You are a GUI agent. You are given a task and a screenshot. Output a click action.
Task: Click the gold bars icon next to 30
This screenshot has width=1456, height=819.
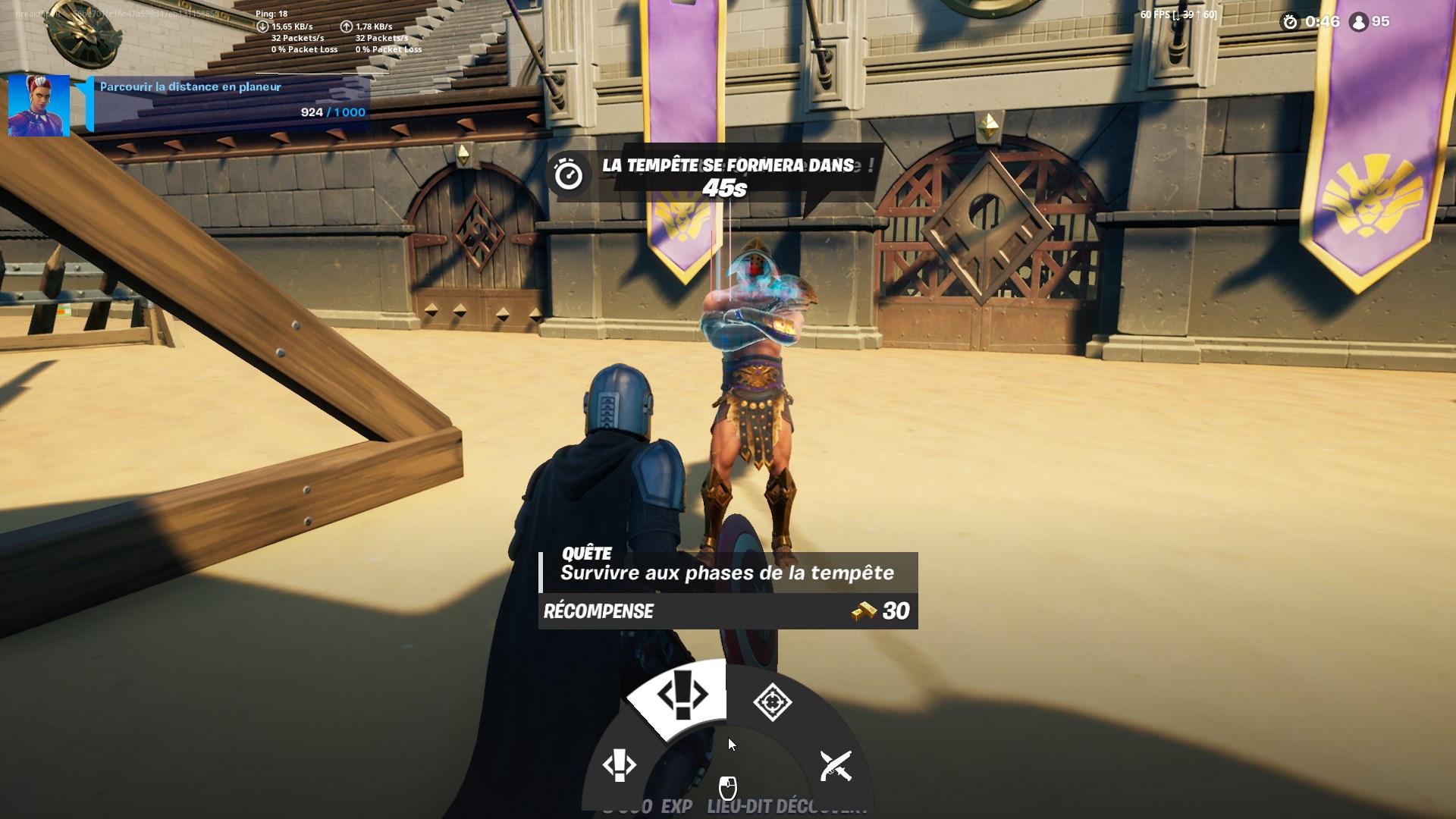[x=864, y=611]
